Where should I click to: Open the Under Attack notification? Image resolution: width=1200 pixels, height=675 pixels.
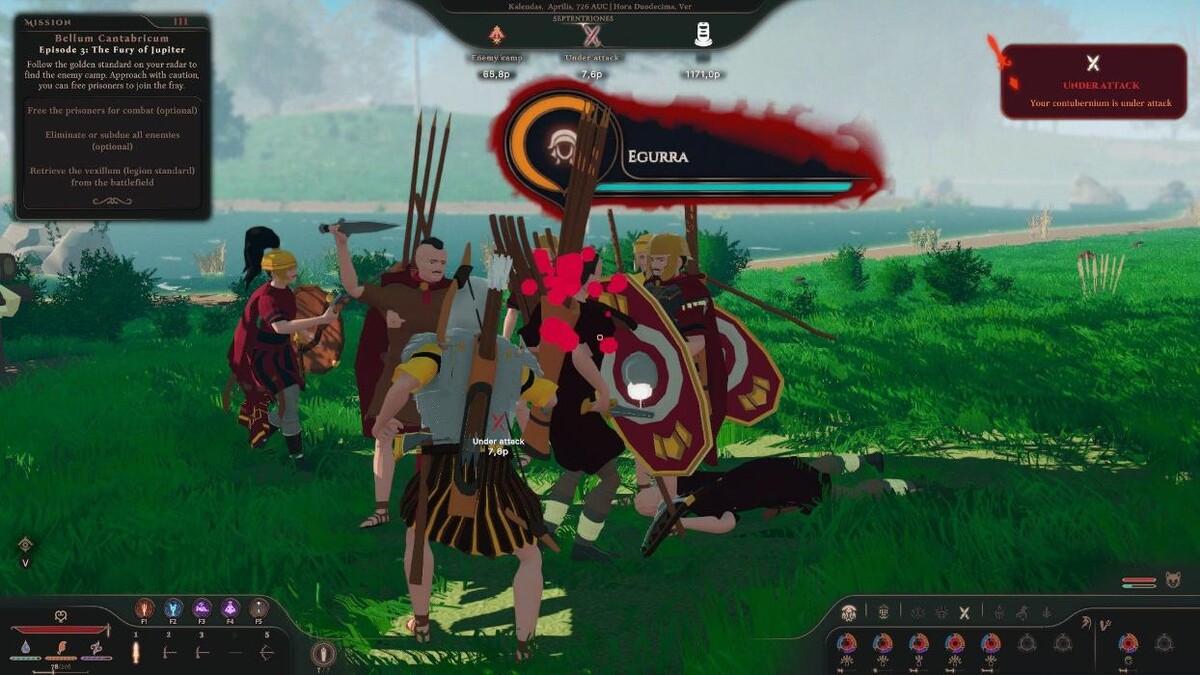(x=1093, y=82)
